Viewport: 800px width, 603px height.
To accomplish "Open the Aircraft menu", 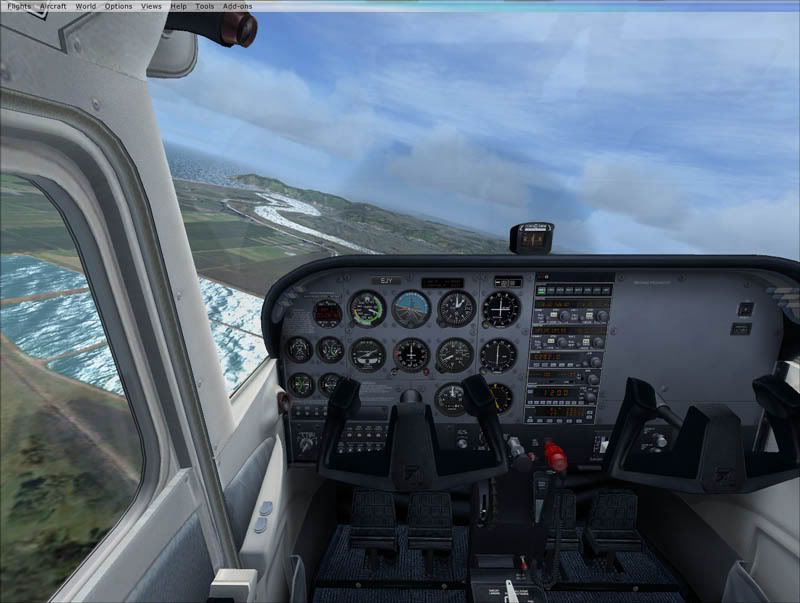I will tap(53, 6).
